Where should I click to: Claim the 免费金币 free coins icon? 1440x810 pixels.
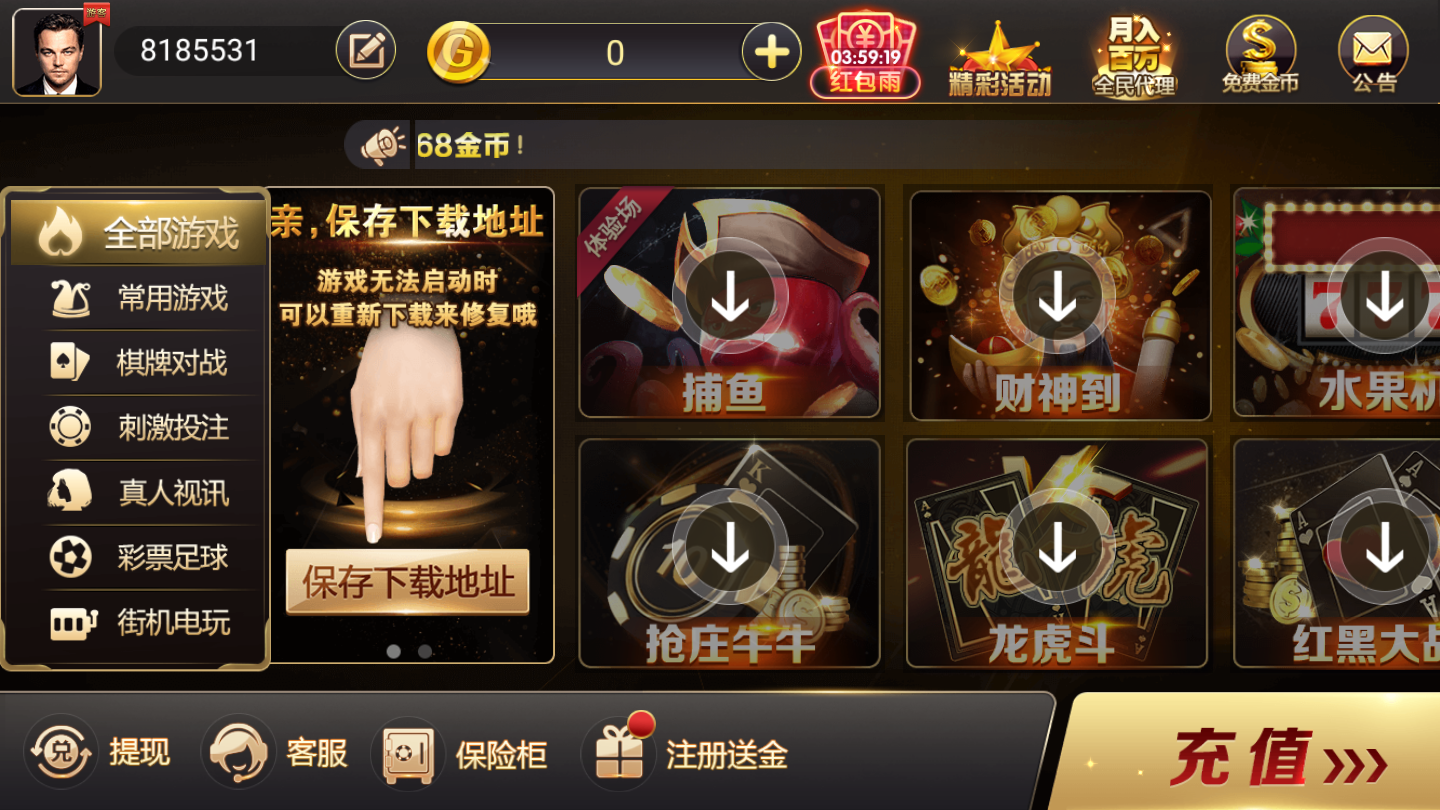(x=1259, y=50)
